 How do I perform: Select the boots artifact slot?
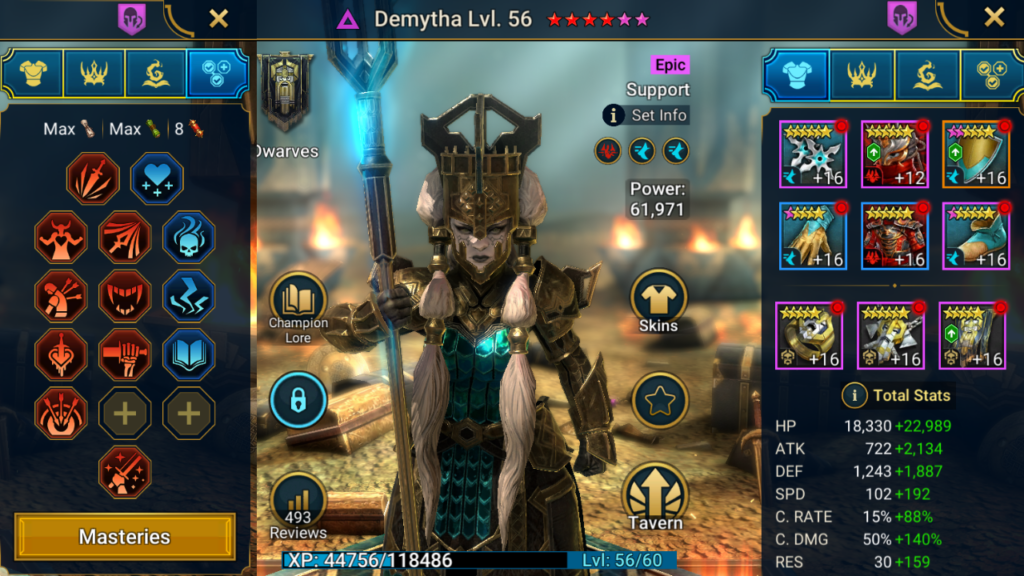[975, 236]
